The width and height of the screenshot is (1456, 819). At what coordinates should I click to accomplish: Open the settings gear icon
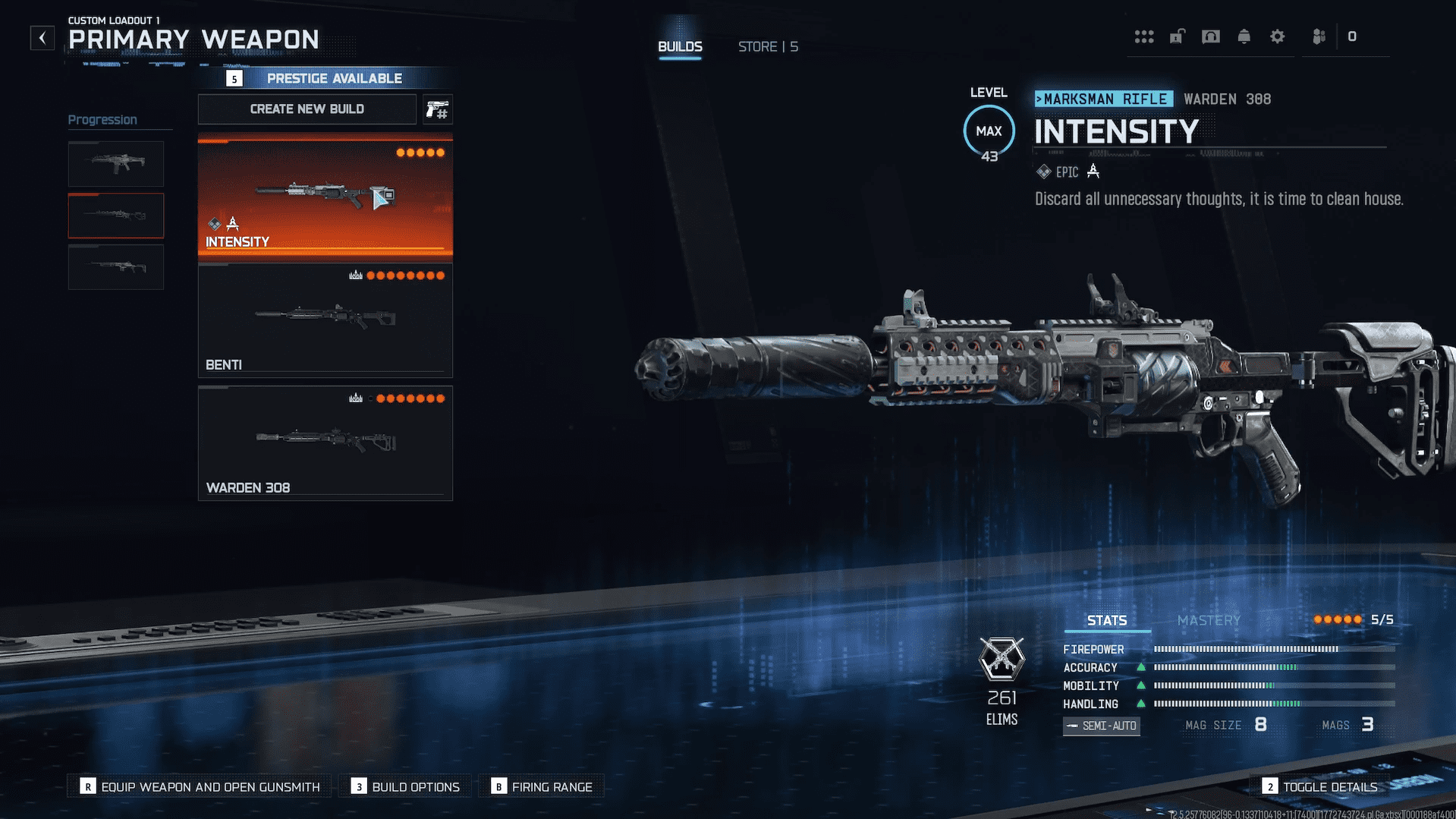[1278, 36]
